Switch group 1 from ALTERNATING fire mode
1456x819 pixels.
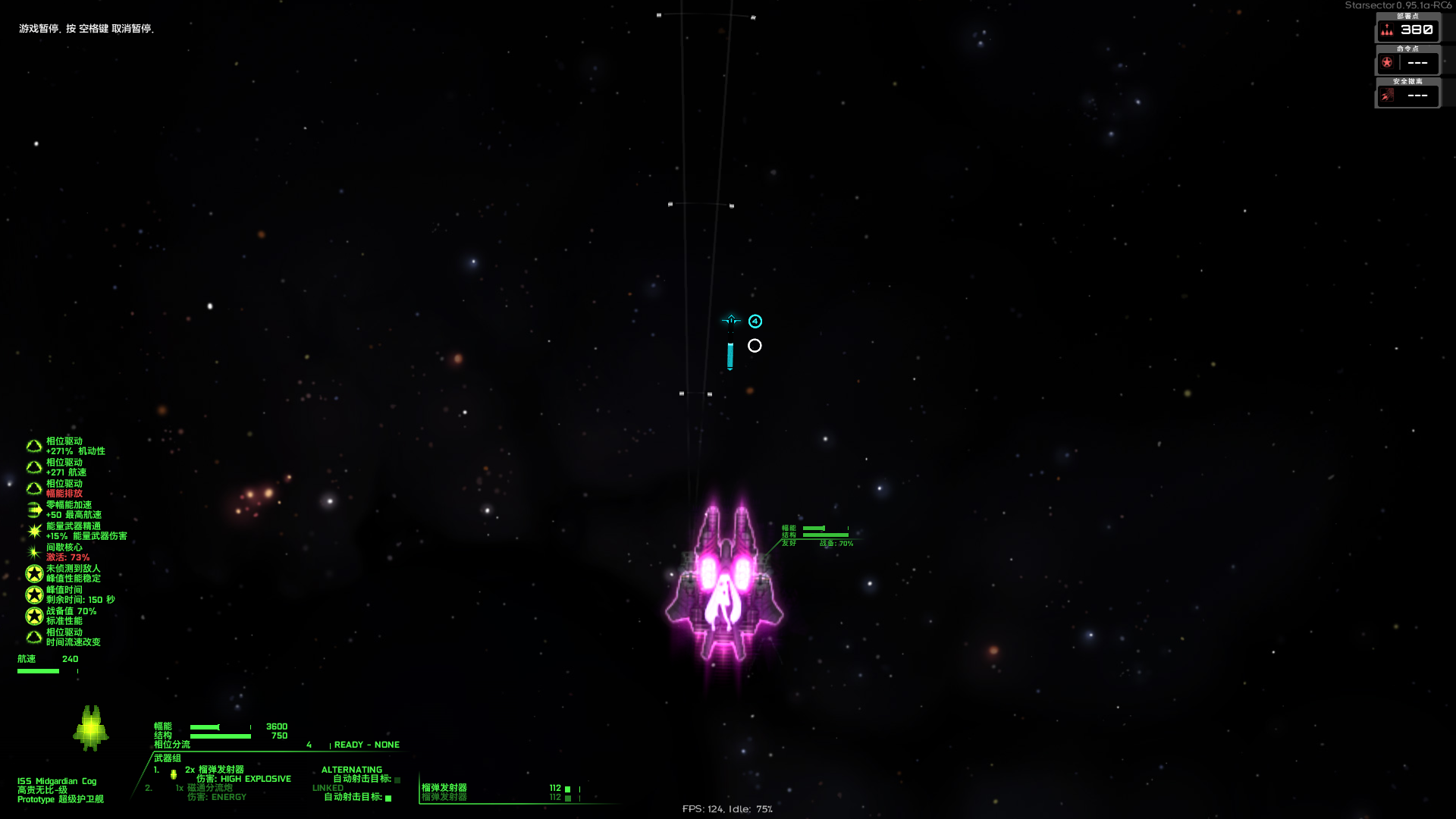click(353, 769)
